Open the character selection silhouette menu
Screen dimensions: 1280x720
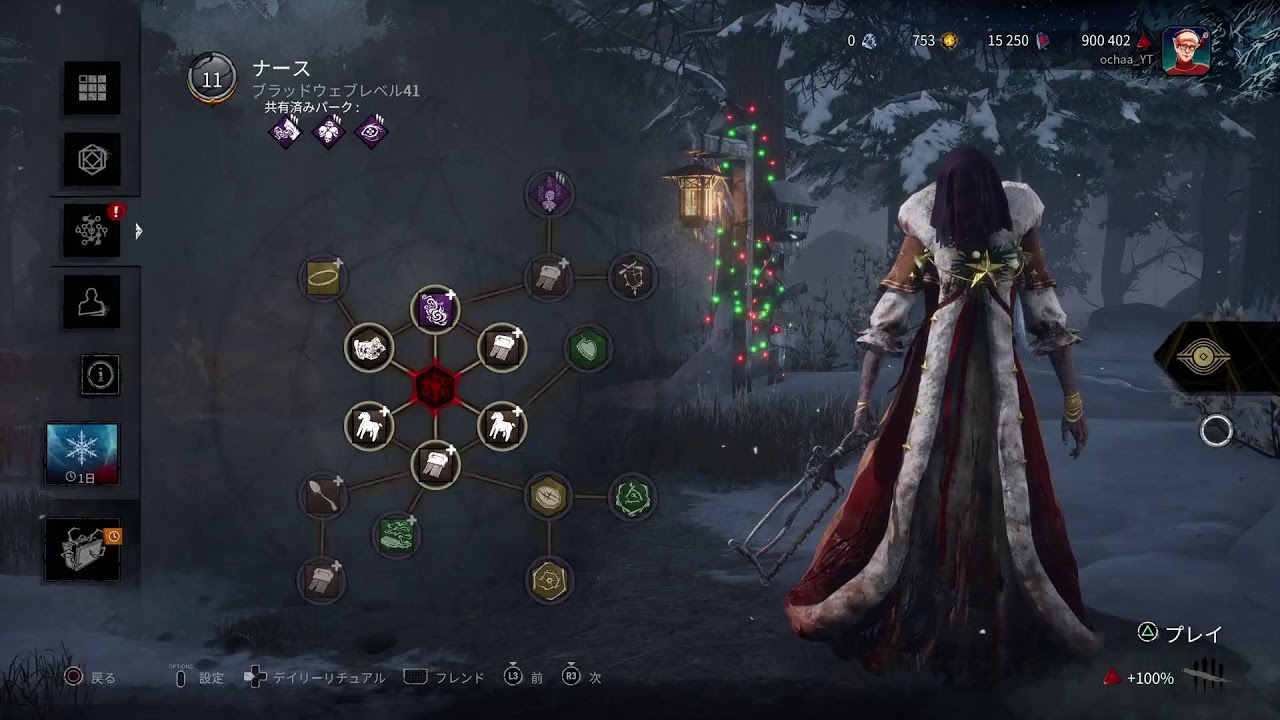92,300
